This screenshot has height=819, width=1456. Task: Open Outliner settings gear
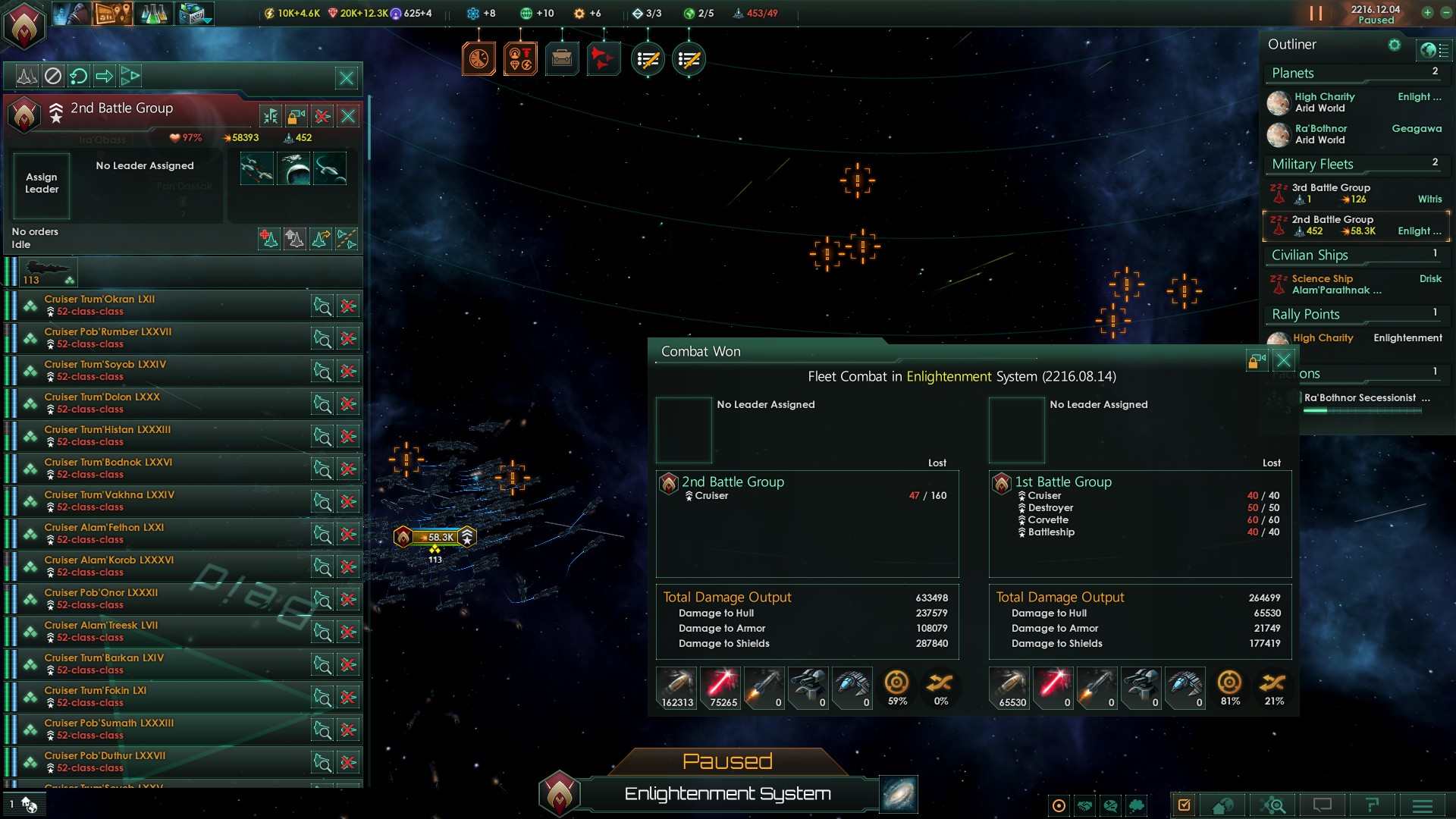(1394, 45)
